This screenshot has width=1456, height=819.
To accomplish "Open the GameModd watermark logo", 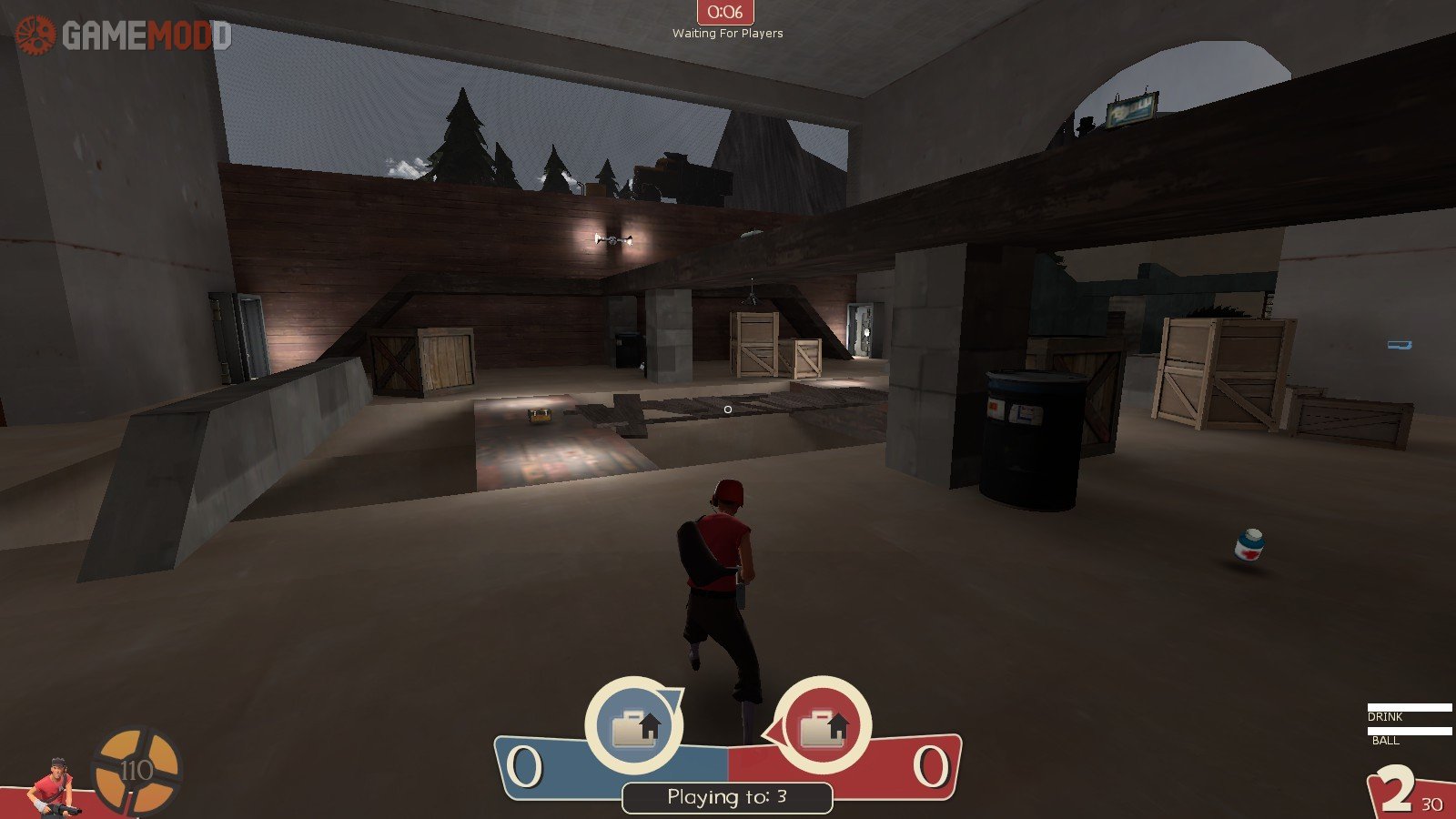I will point(123,35).
